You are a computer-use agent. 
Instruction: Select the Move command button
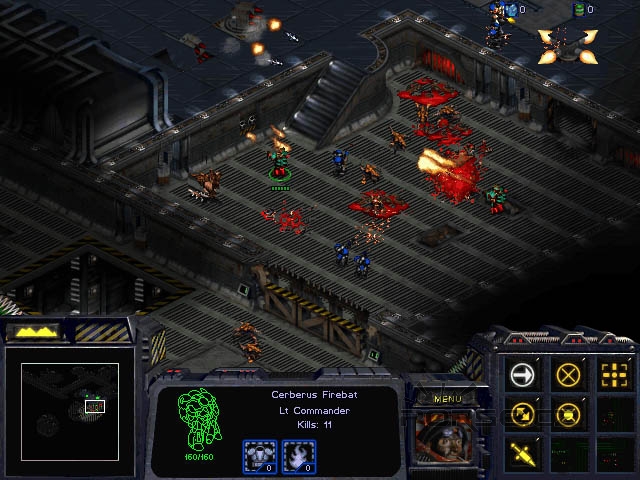click(523, 375)
